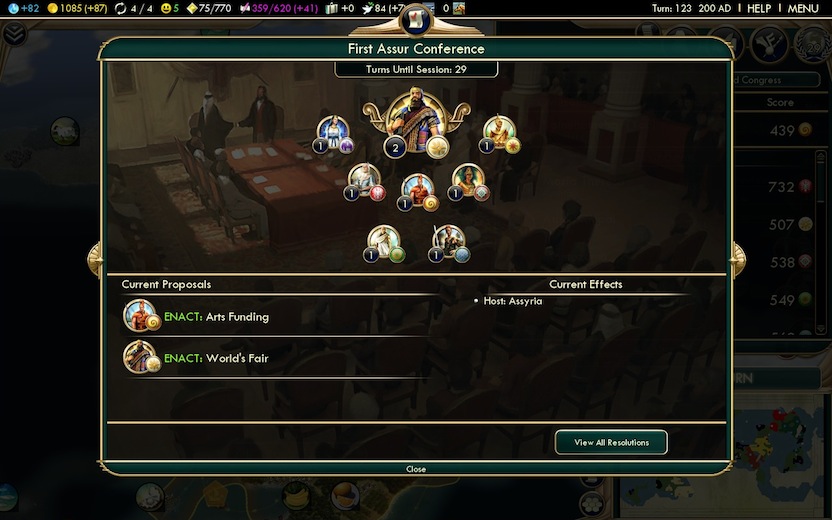Open the game MENU
Viewport: 832px width, 520px height.
[x=803, y=8]
